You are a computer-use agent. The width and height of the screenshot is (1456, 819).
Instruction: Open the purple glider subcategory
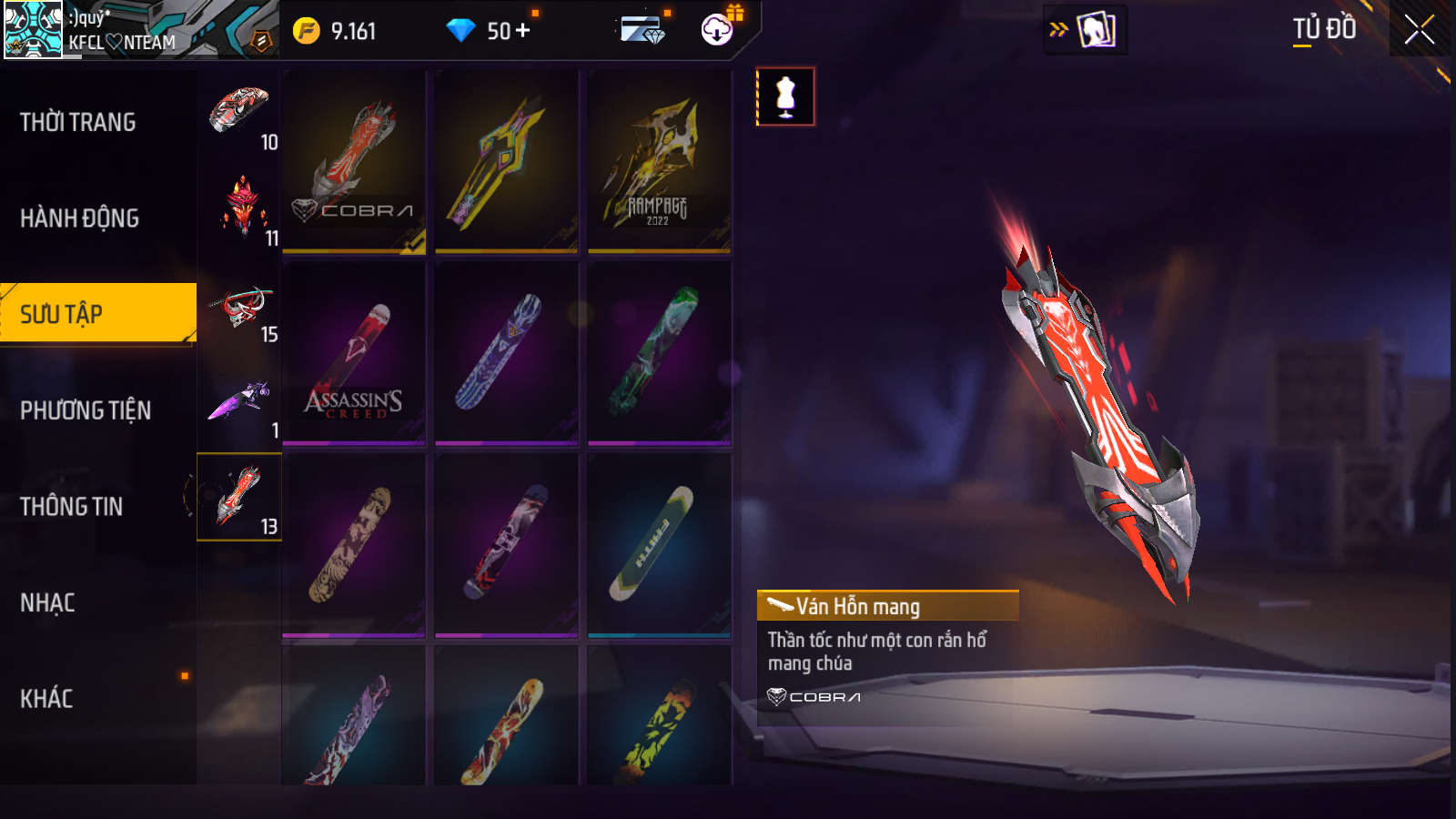click(x=239, y=401)
